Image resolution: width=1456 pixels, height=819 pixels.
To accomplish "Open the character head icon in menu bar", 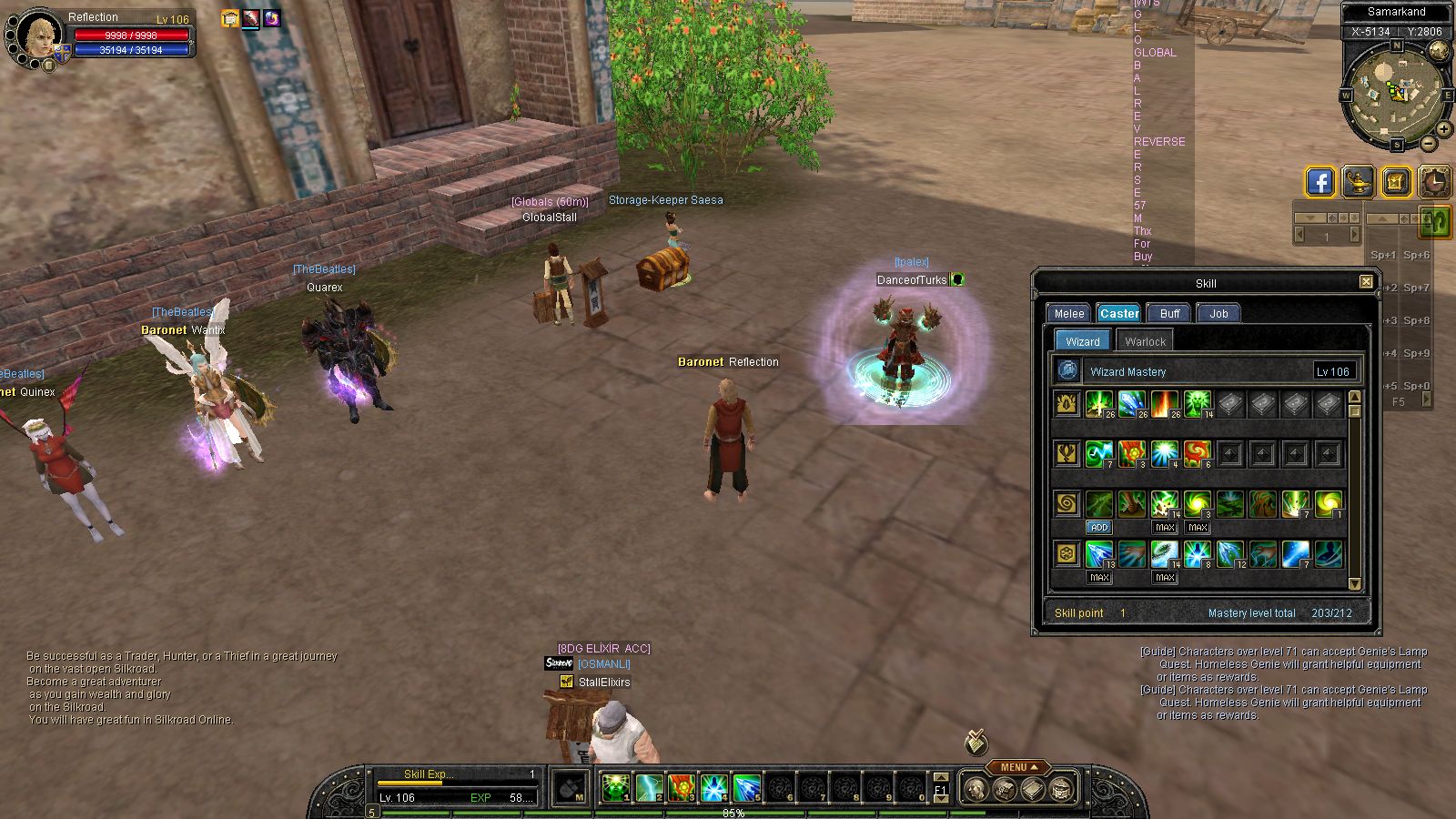I will [975, 789].
